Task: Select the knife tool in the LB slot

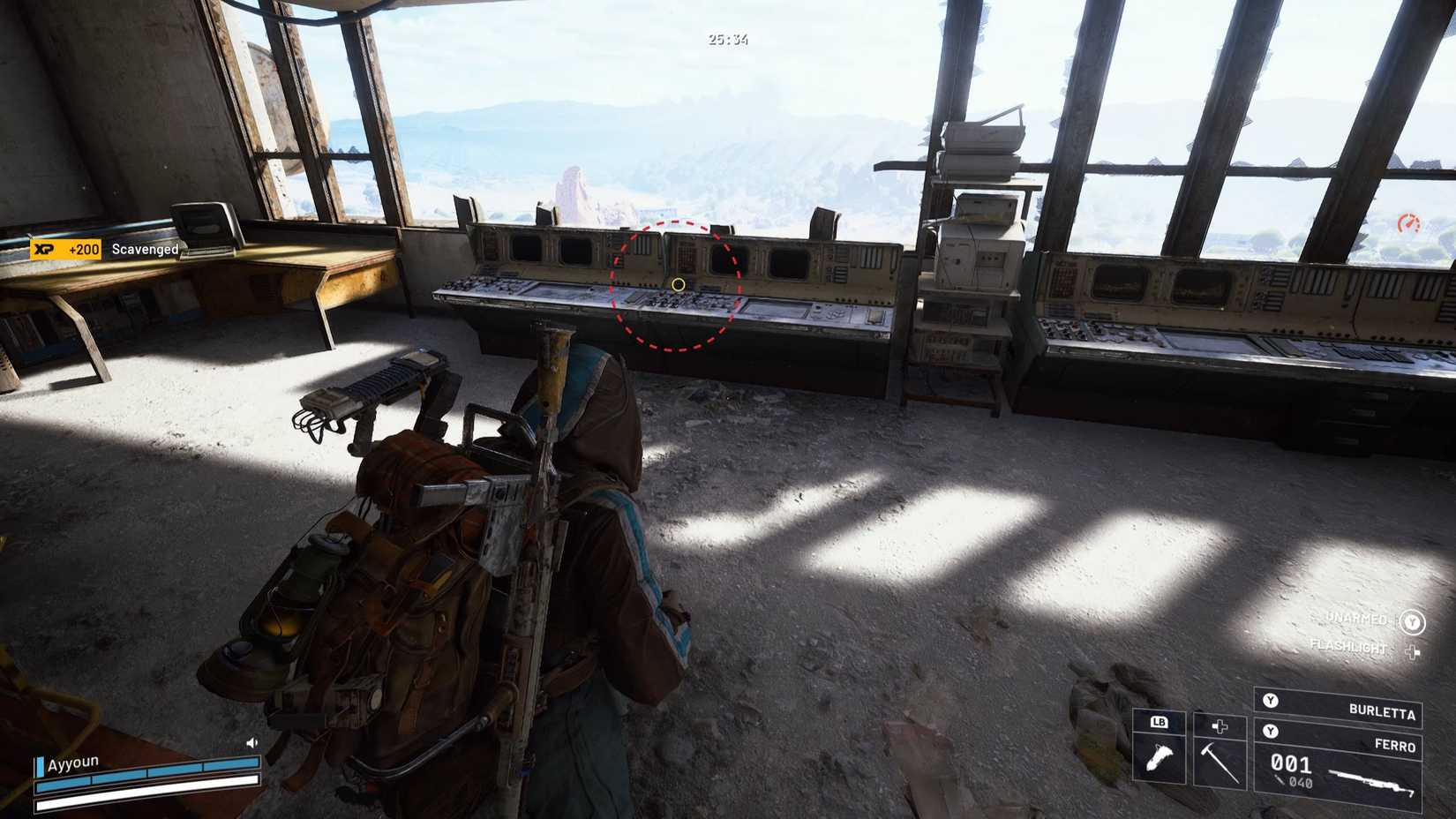Action: pyautogui.click(x=1160, y=756)
